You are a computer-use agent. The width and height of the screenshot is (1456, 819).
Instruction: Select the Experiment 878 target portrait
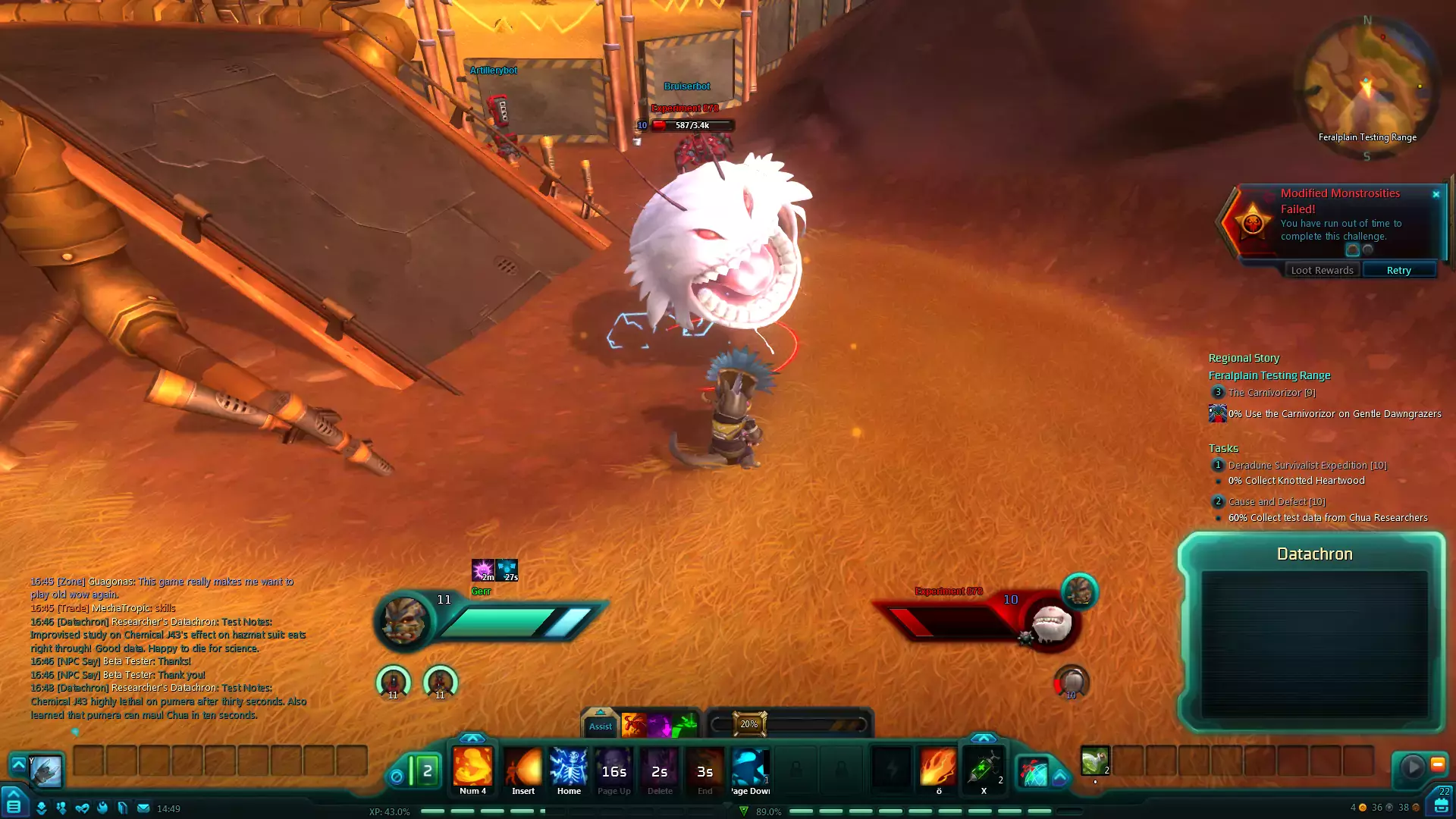(x=1052, y=624)
